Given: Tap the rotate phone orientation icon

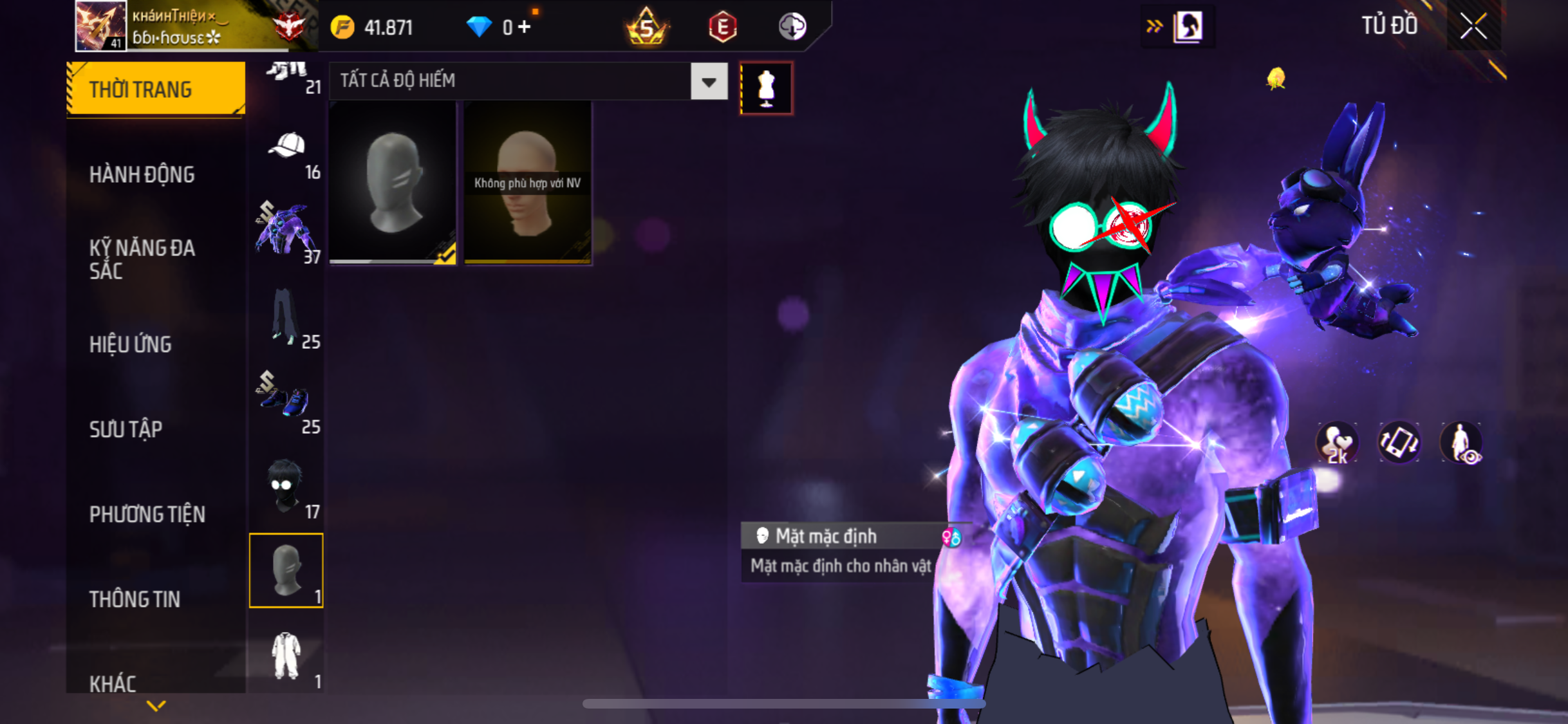Looking at the screenshot, I should (x=1399, y=443).
